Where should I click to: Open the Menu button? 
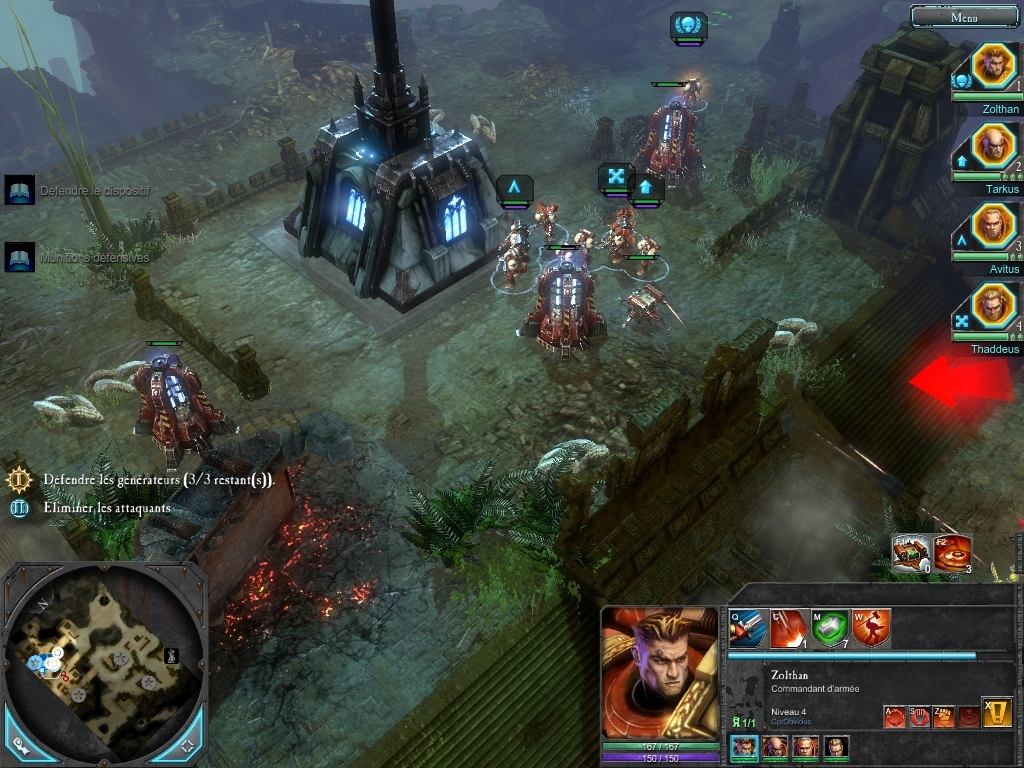(x=964, y=16)
